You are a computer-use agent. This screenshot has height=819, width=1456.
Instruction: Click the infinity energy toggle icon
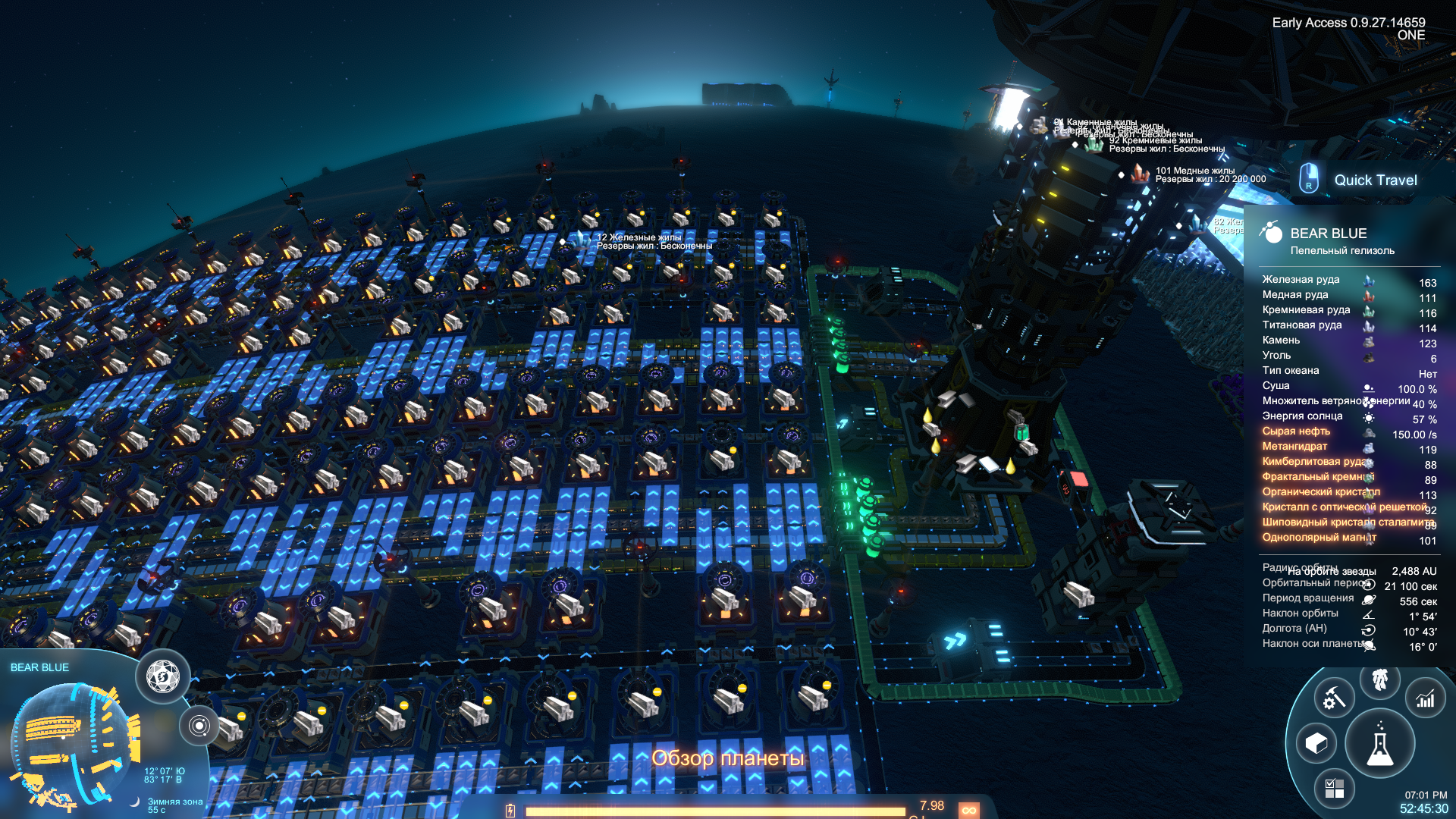tap(968, 810)
